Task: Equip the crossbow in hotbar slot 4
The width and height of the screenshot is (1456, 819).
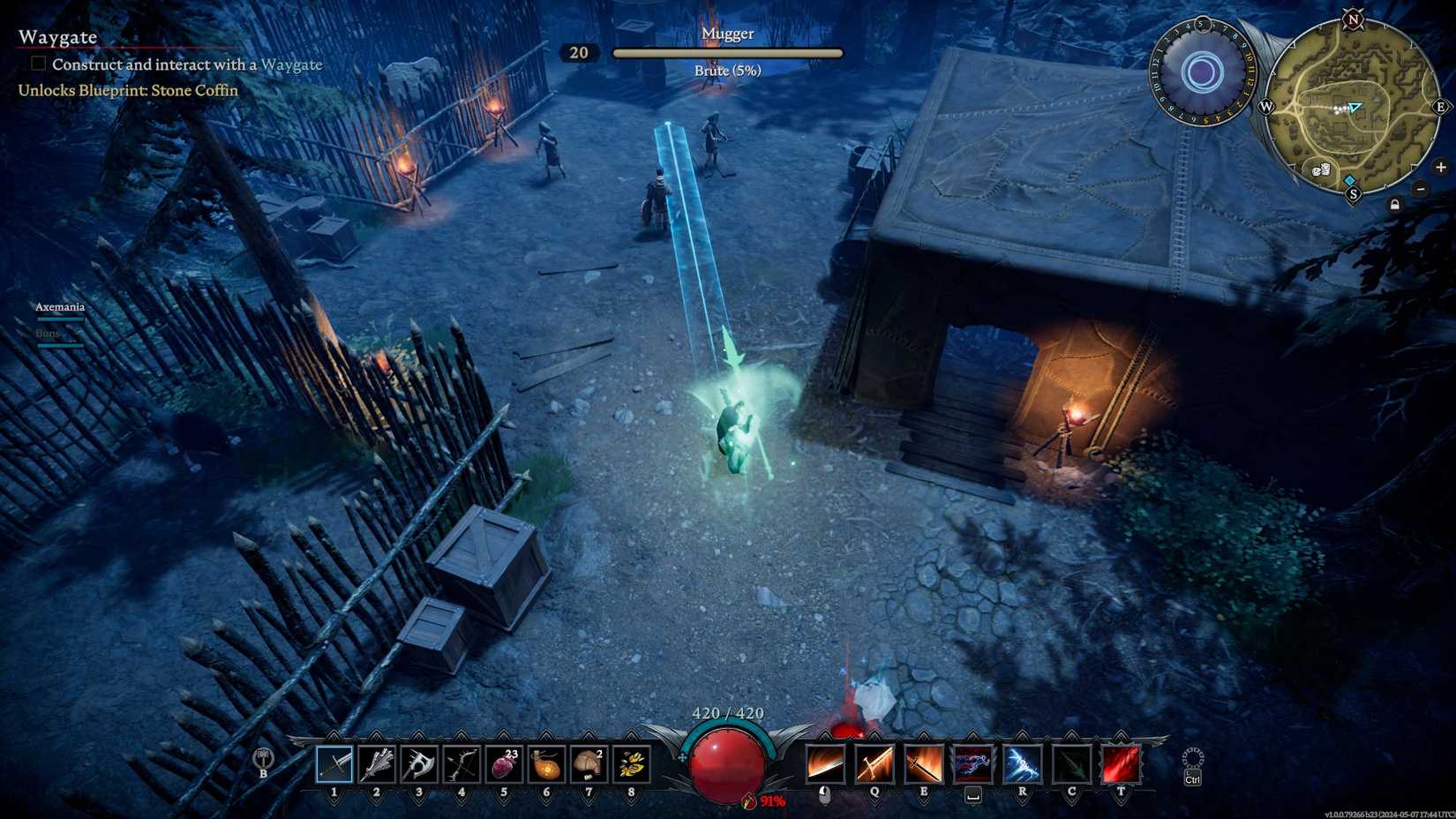Action: tap(461, 765)
